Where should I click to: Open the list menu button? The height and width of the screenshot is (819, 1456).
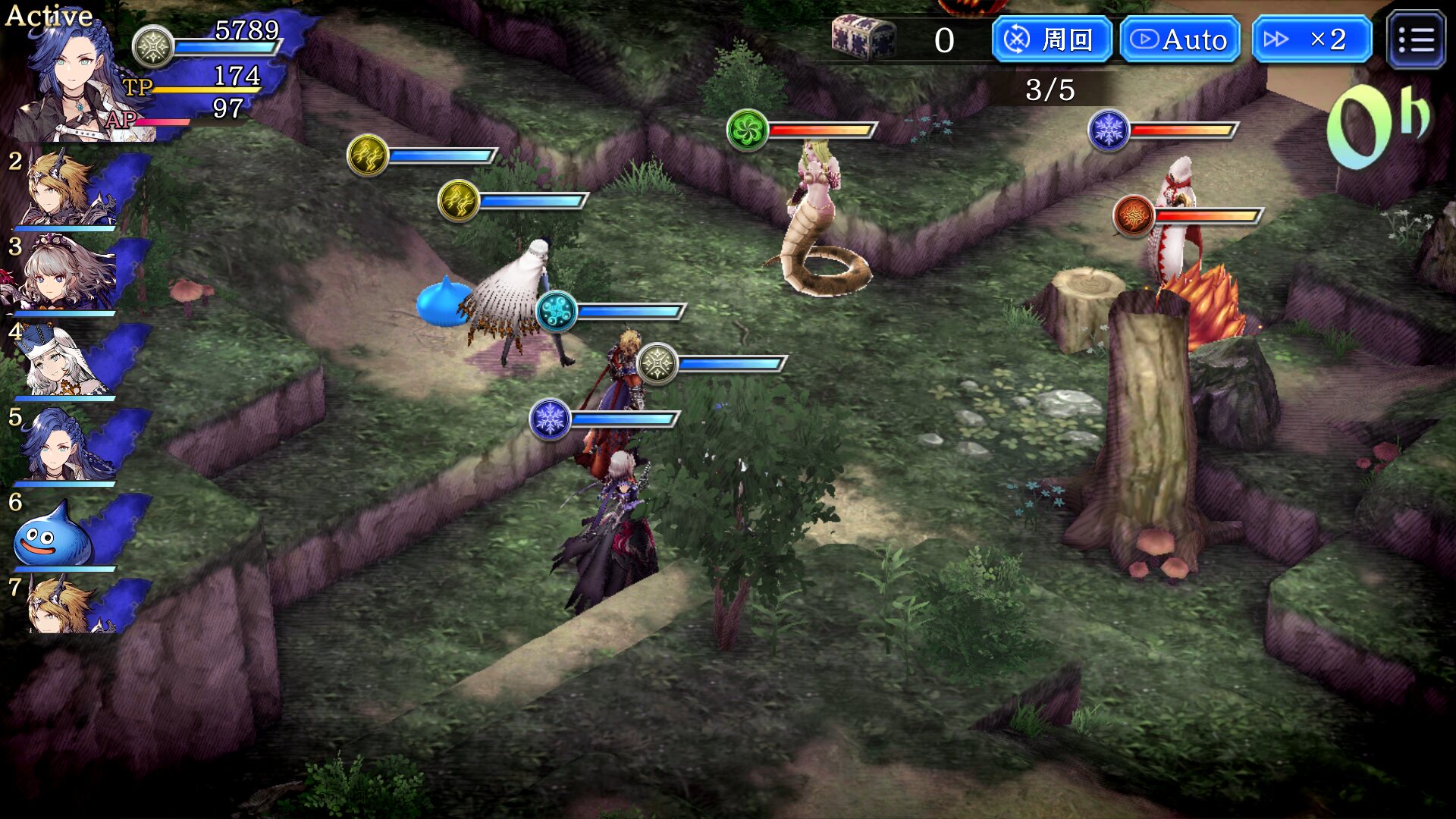coord(1416,40)
